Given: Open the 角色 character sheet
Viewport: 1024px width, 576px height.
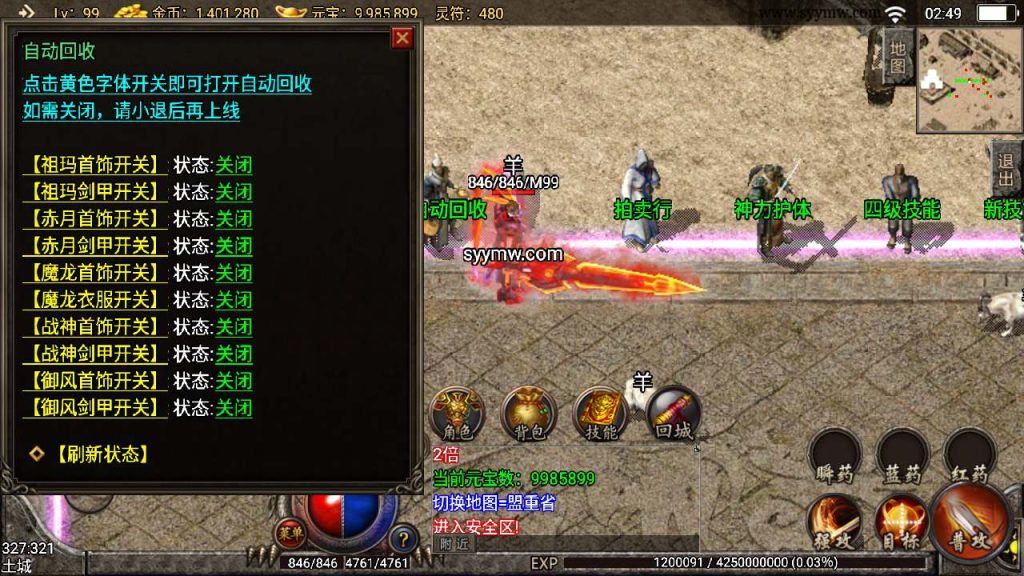Looking at the screenshot, I should pos(457,413).
